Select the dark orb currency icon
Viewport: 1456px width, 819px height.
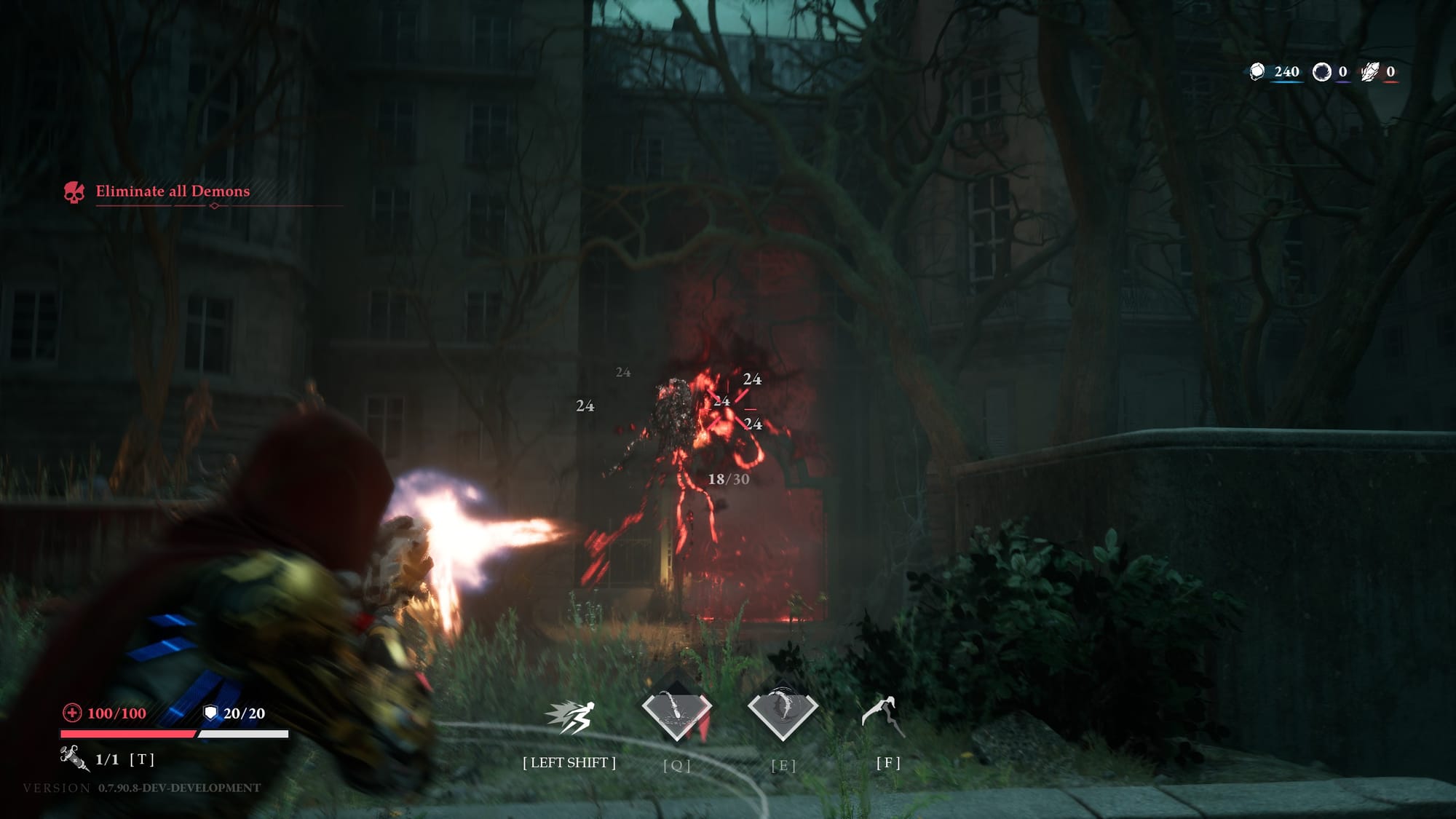[x=1321, y=71]
